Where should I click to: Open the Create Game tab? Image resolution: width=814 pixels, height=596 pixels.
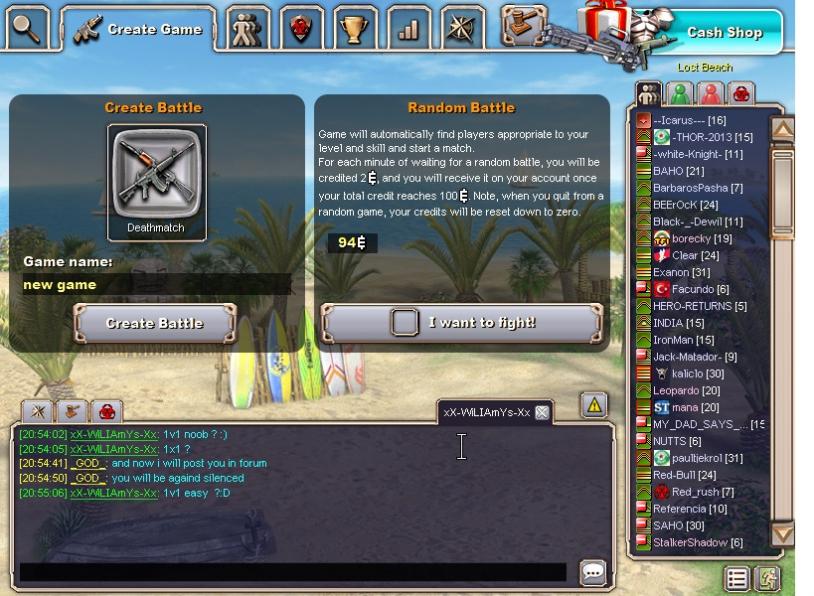138,29
